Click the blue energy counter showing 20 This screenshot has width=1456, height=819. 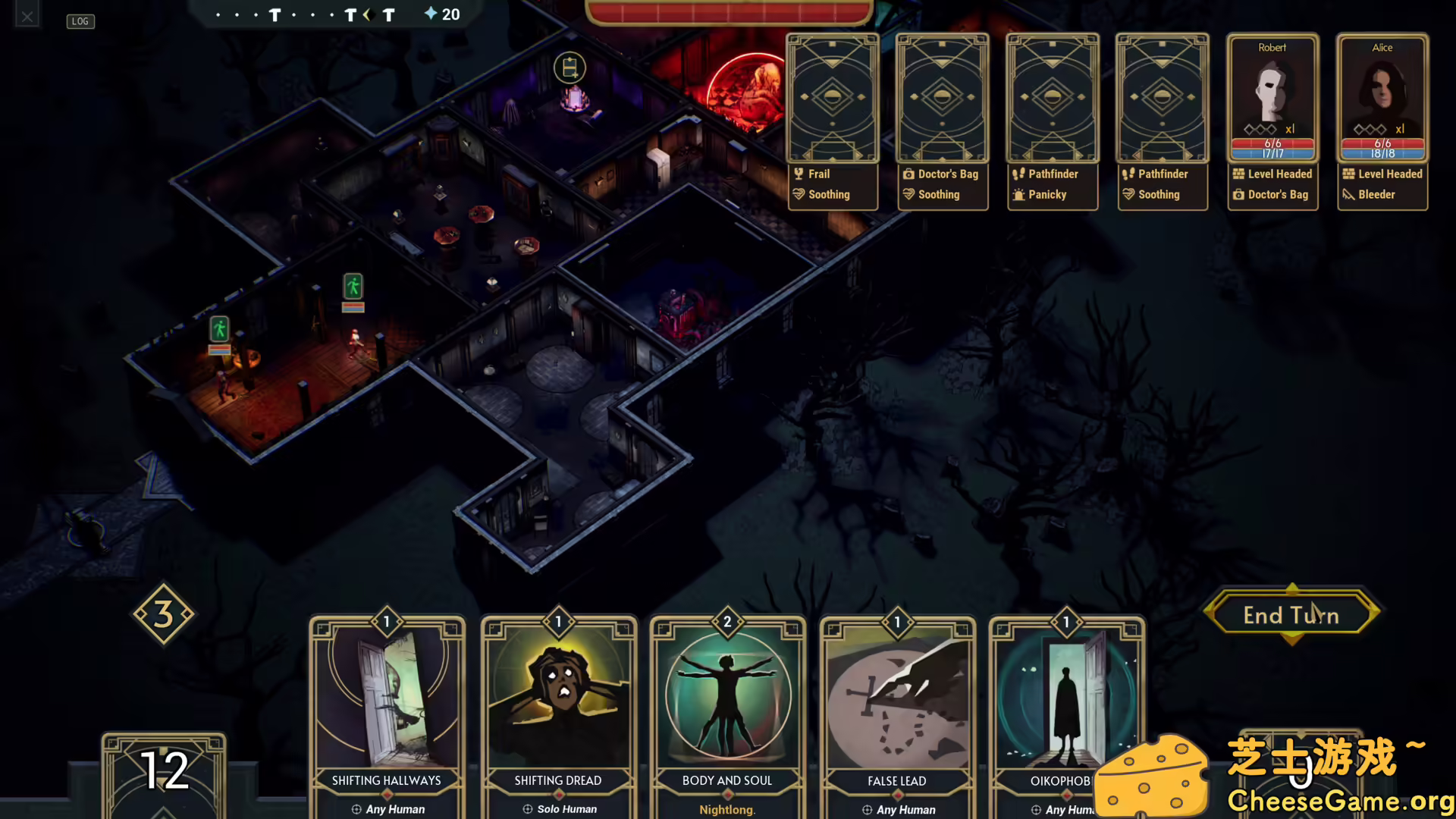click(441, 14)
